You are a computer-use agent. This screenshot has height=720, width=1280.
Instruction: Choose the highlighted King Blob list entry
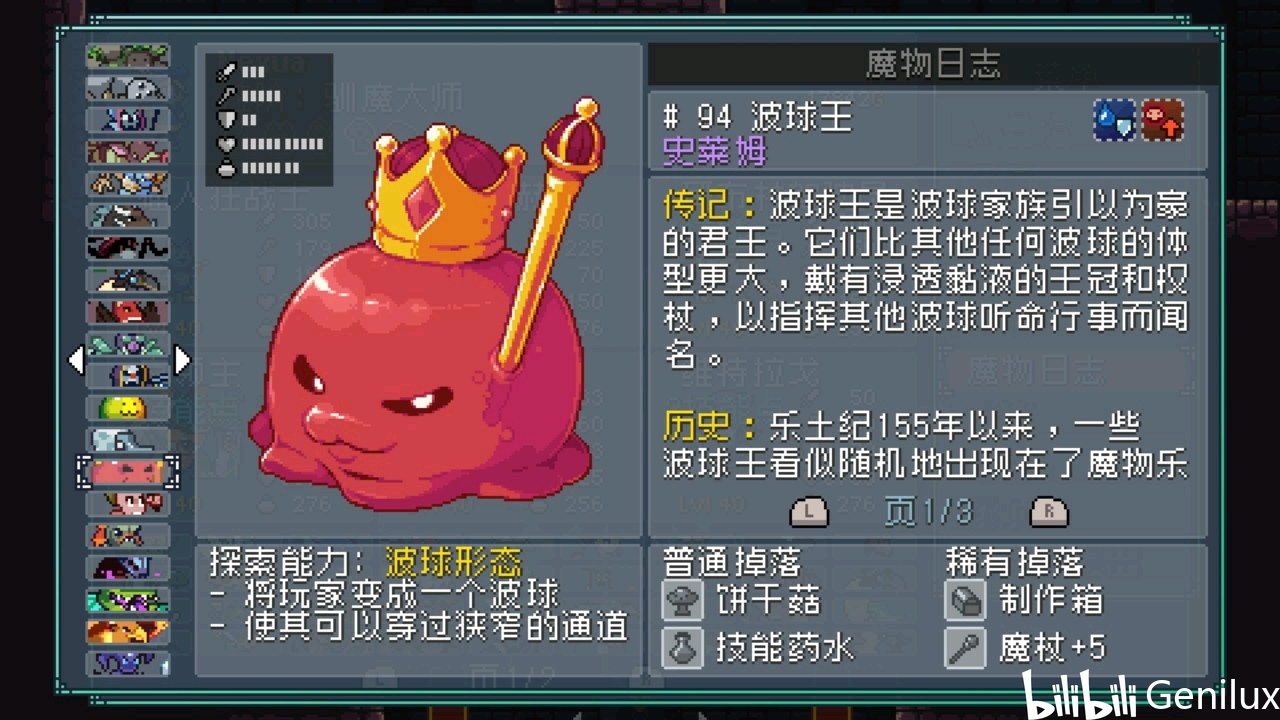(x=127, y=471)
